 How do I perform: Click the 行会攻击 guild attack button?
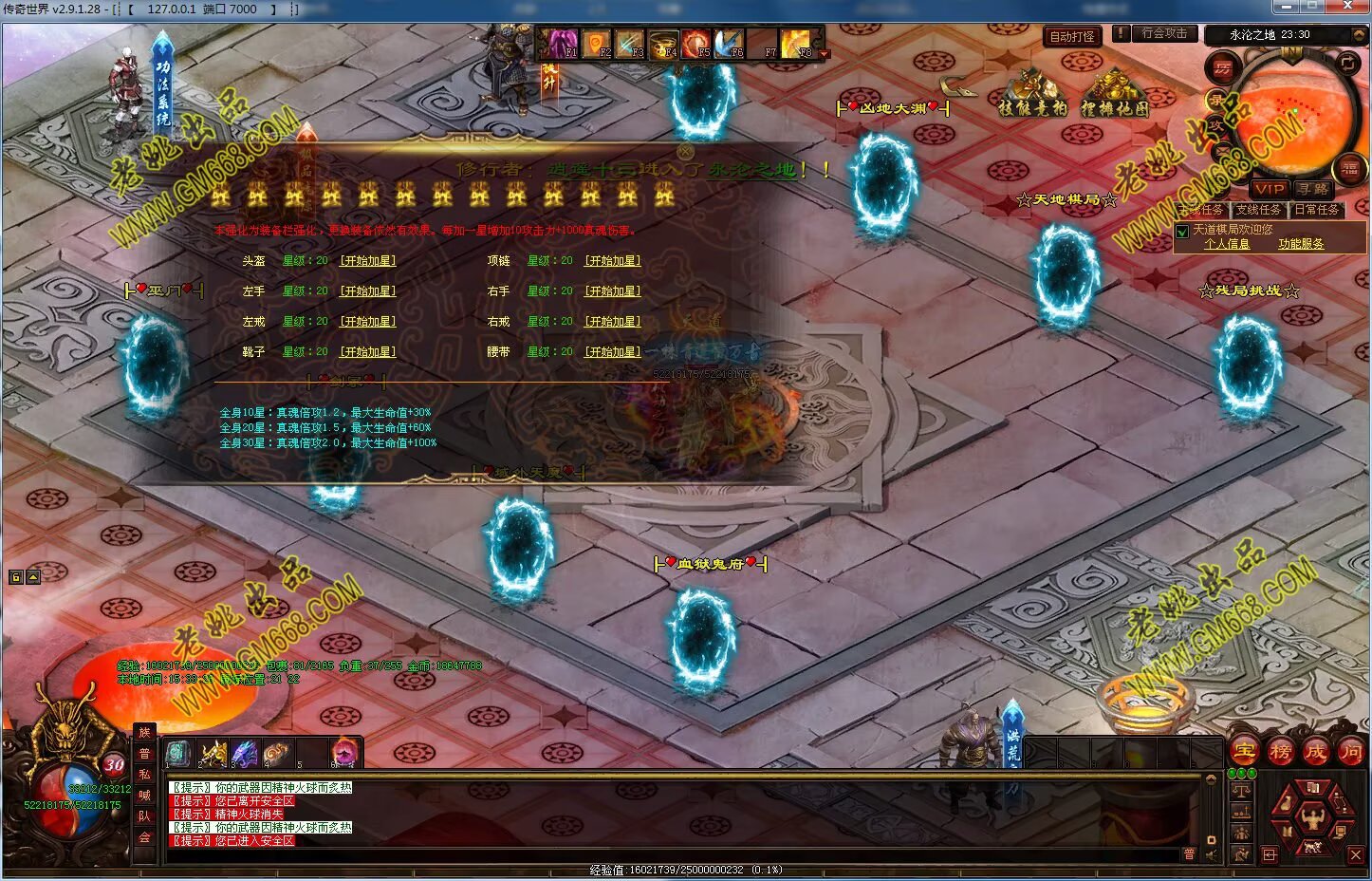click(1164, 33)
